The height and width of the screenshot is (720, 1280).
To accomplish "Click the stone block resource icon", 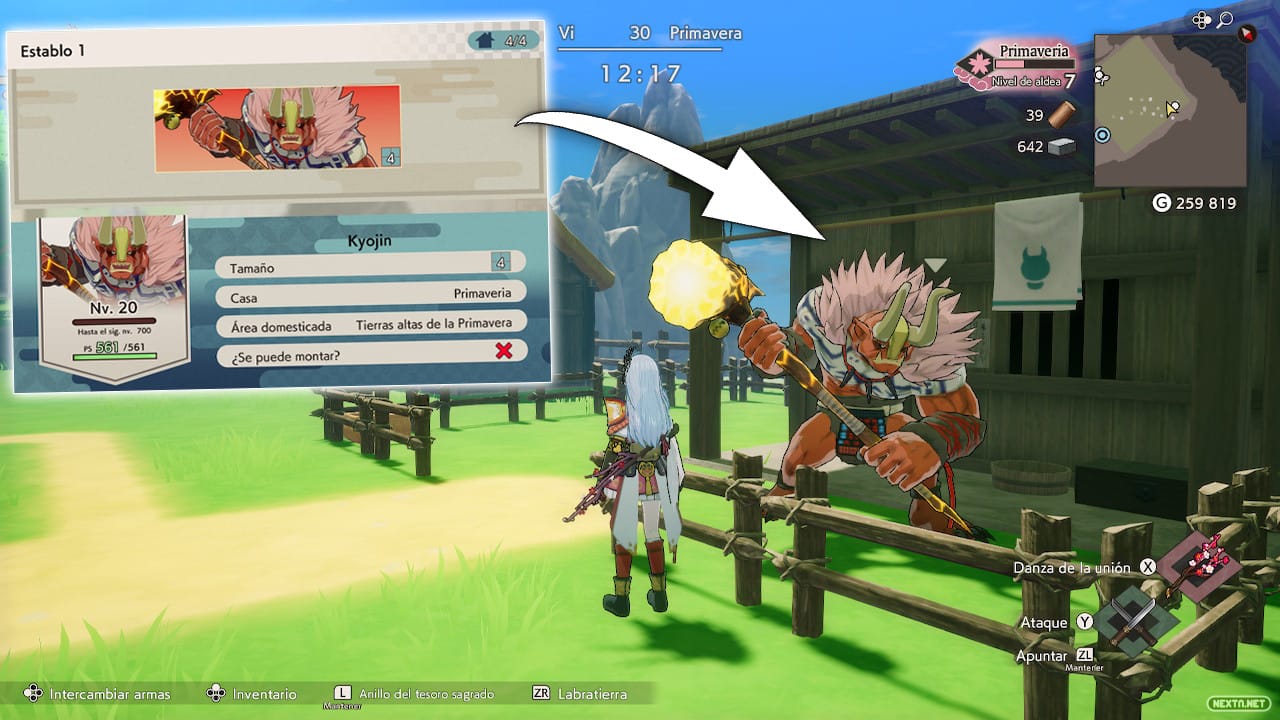I will click(x=1061, y=147).
